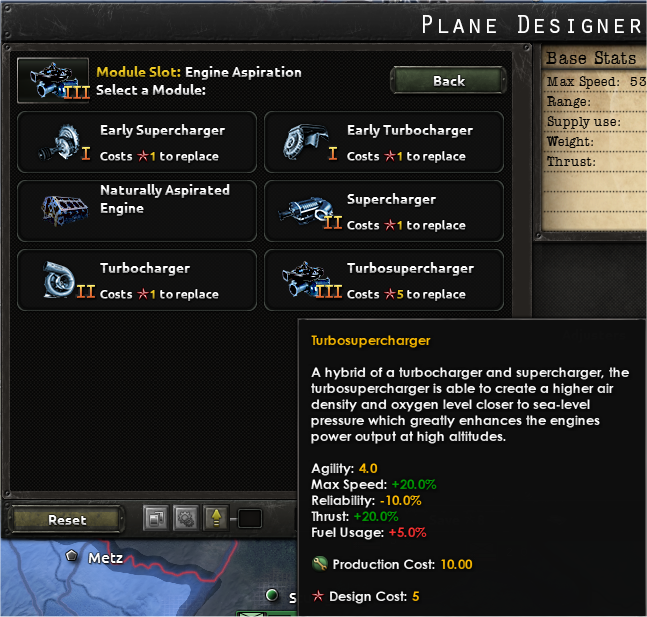Go back from module selection
647x617 pixels.
pyautogui.click(x=448, y=81)
